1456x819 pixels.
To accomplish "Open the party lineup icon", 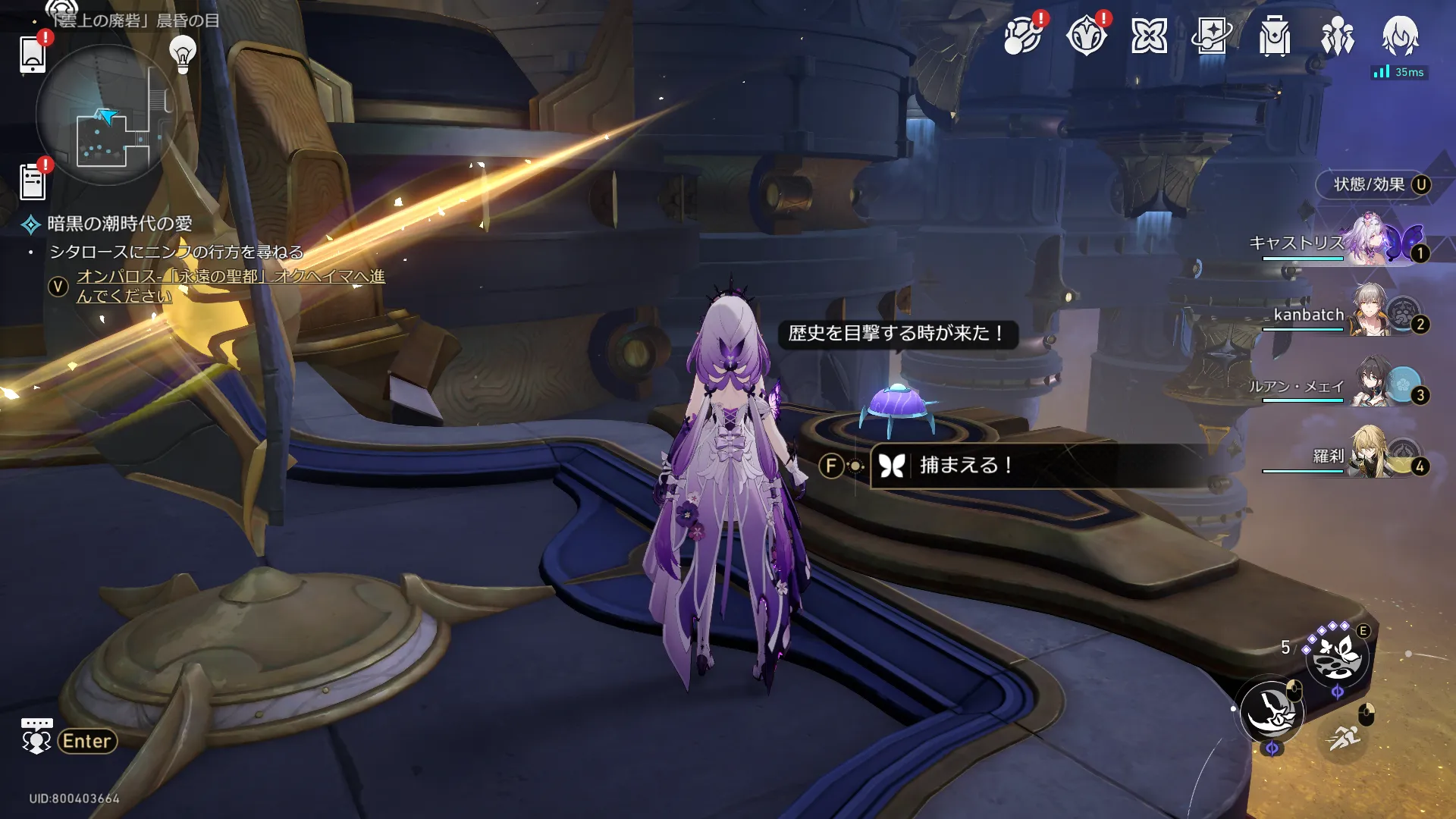I will pyautogui.click(x=1337, y=36).
